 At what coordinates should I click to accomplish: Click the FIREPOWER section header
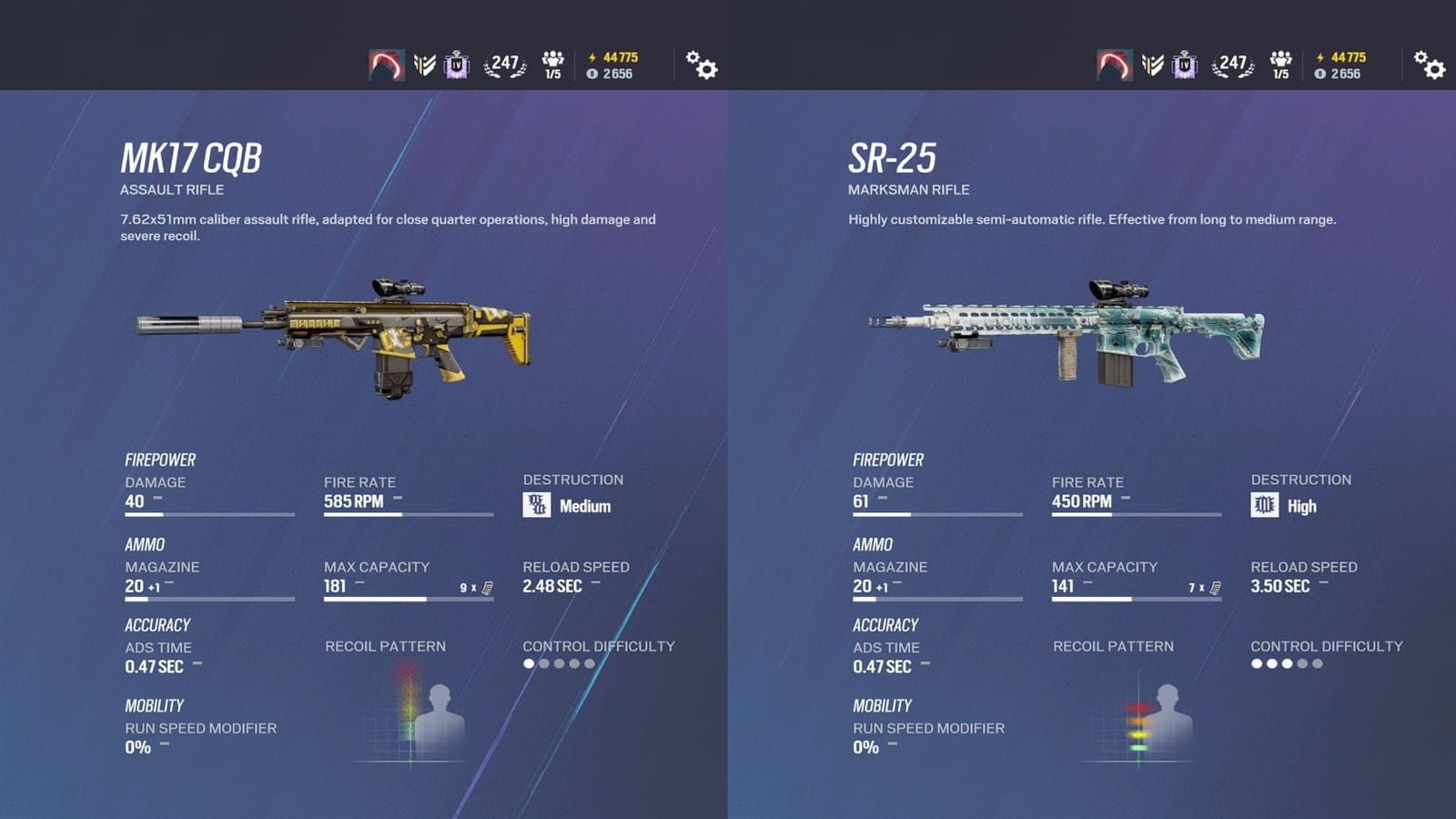tap(162, 460)
